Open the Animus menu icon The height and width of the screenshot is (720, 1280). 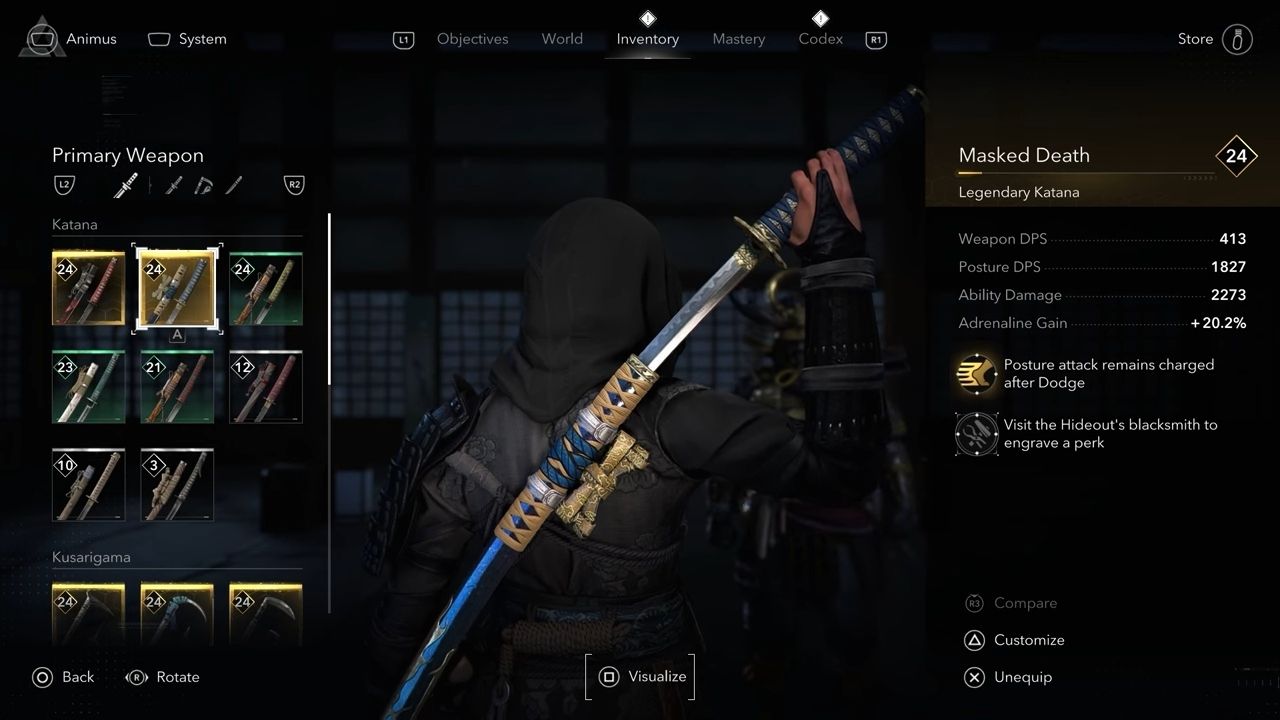40,38
